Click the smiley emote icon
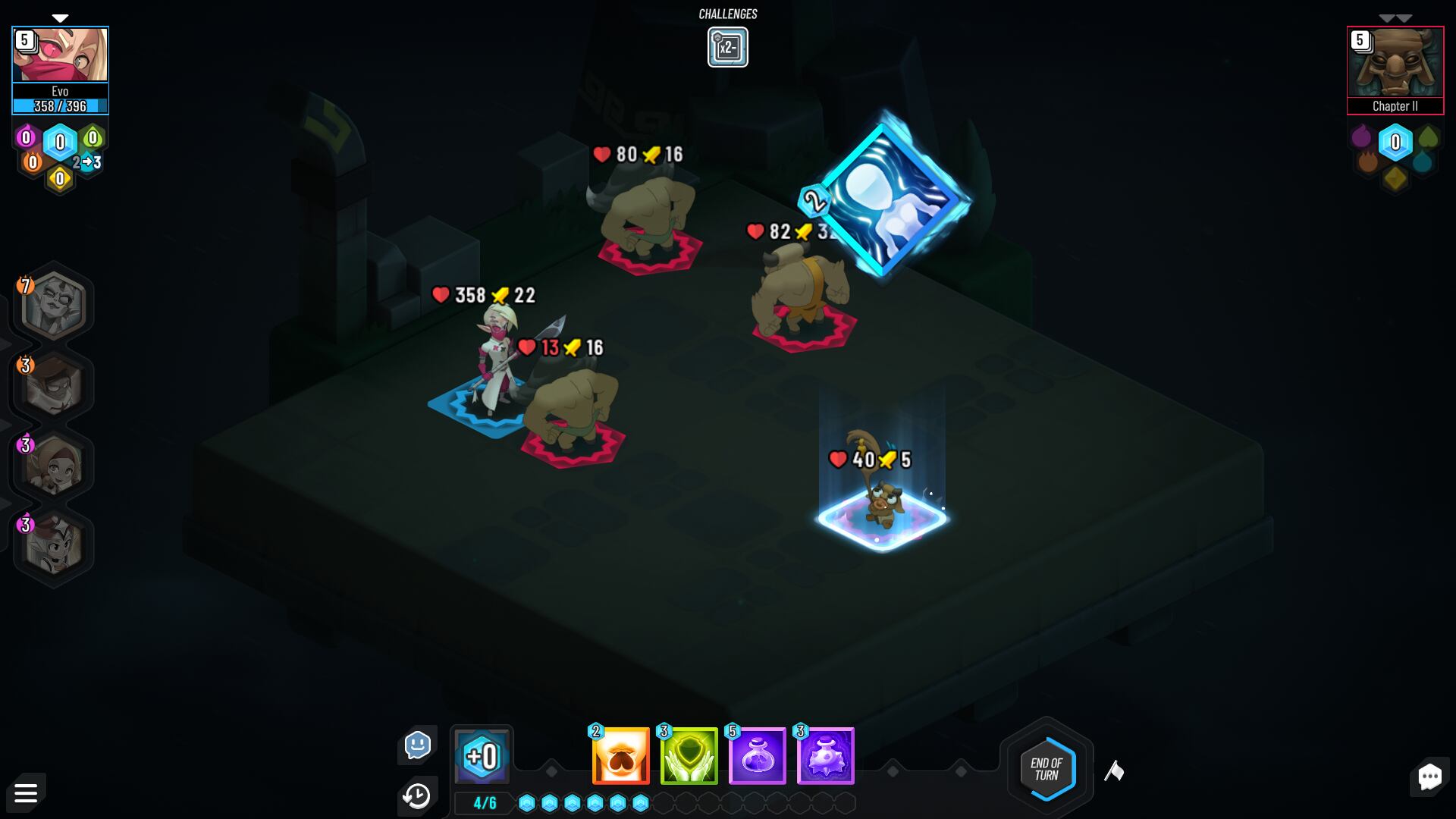The image size is (1456, 819). tap(418, 745)
